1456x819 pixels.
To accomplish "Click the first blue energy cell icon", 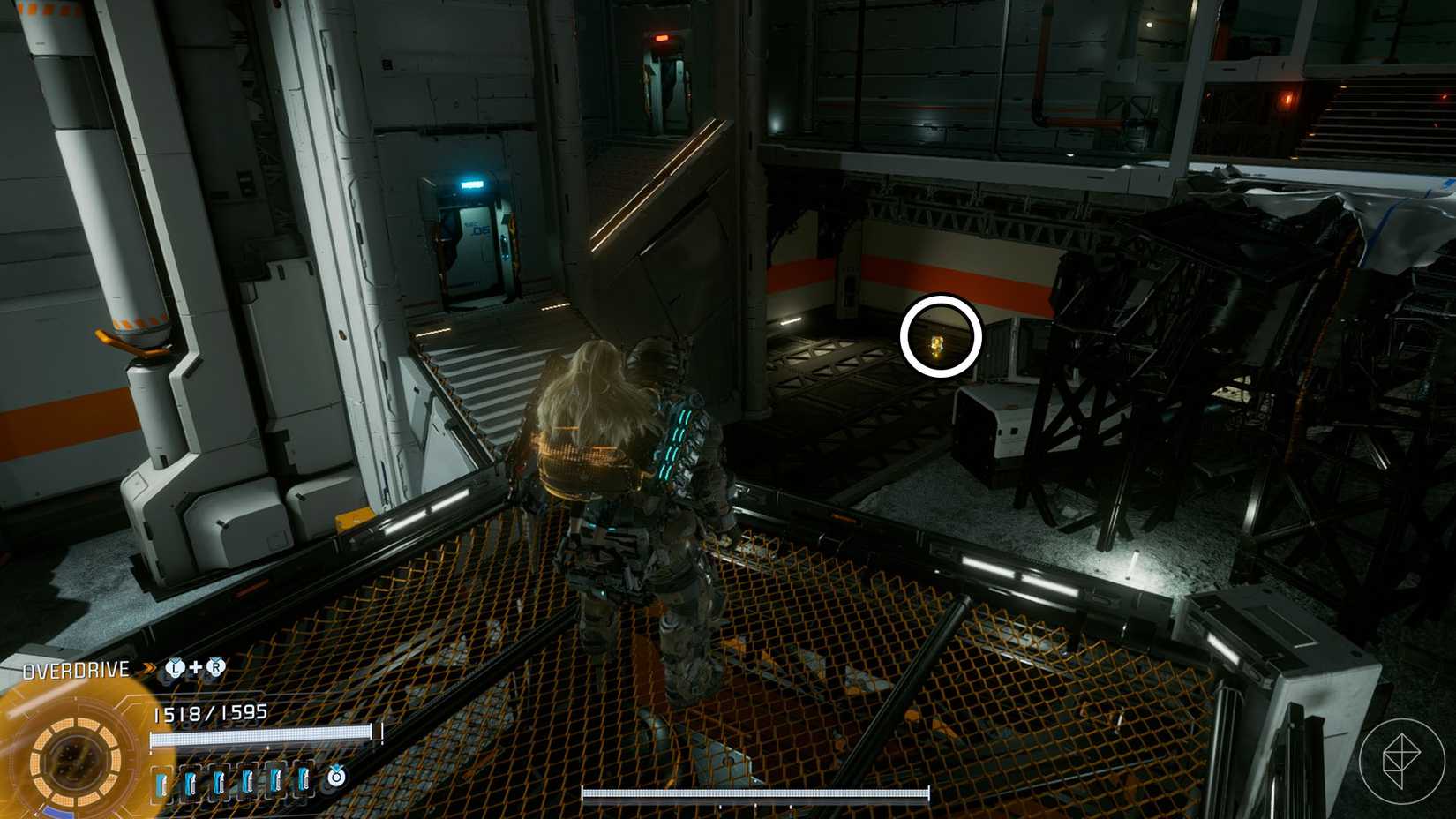I will click(162, 782).
